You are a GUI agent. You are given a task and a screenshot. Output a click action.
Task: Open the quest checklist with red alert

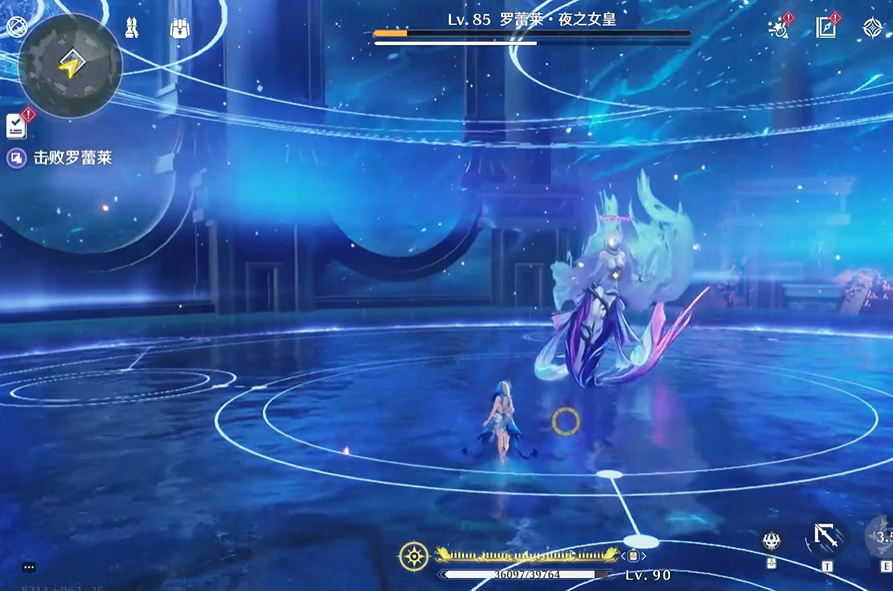(17, 125)
